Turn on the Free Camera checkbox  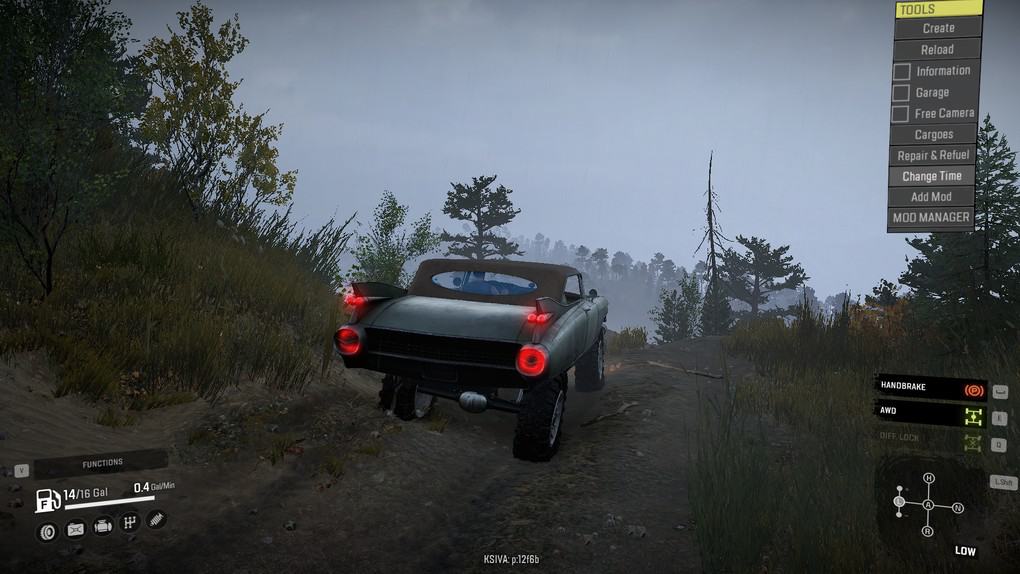(901, 113)
